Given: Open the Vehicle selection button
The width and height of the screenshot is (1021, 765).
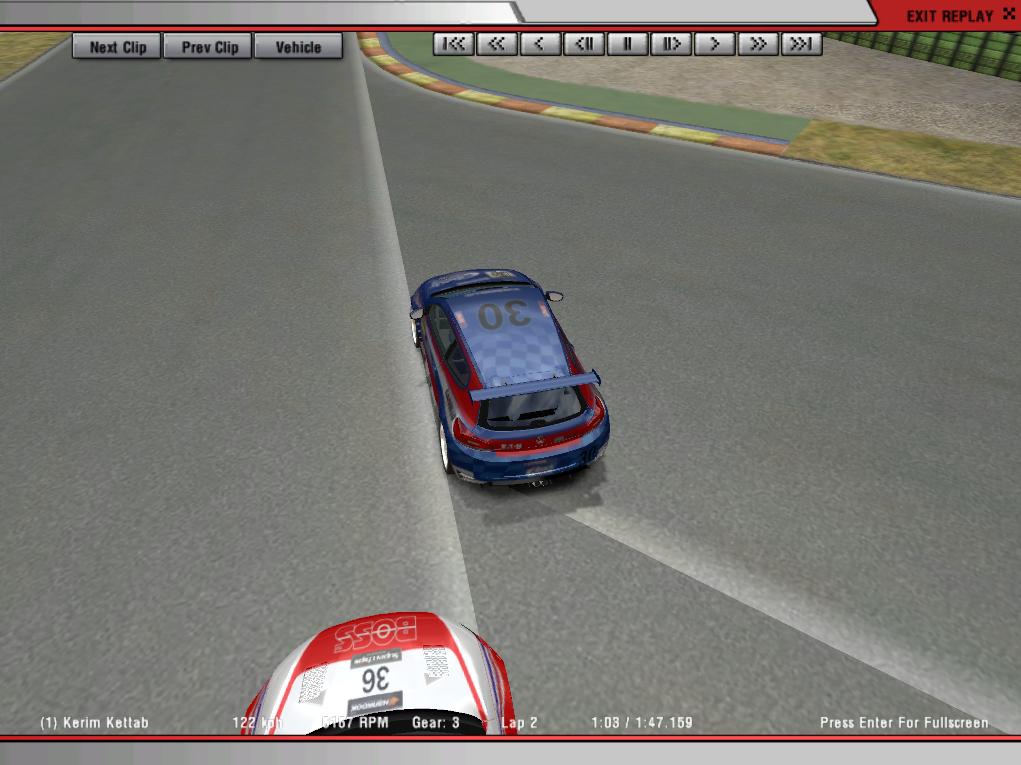Looking at the screenshot, I should click(298, 47).
